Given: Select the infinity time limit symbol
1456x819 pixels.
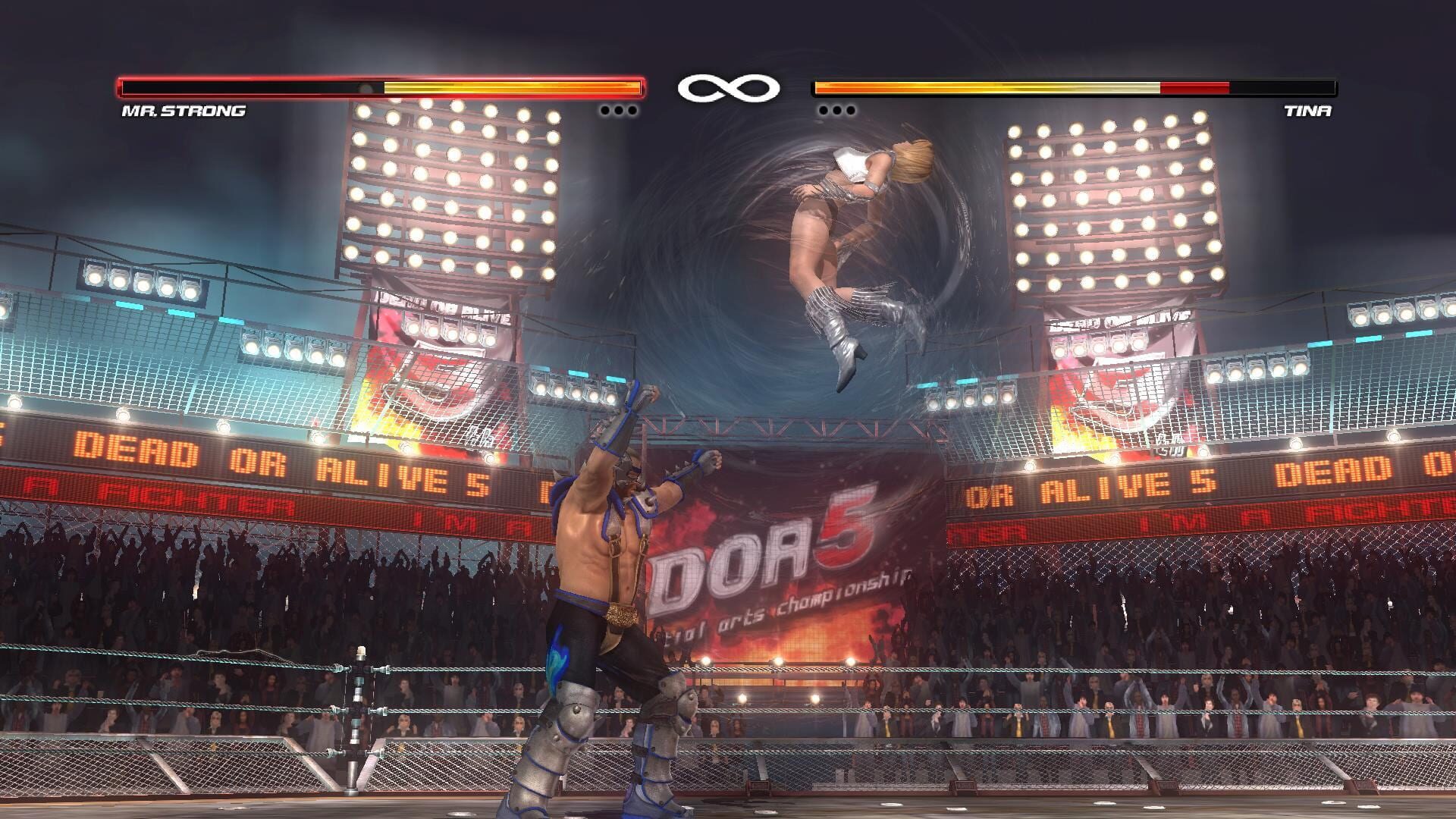Looking at the screenshot, I should [728, 87].
